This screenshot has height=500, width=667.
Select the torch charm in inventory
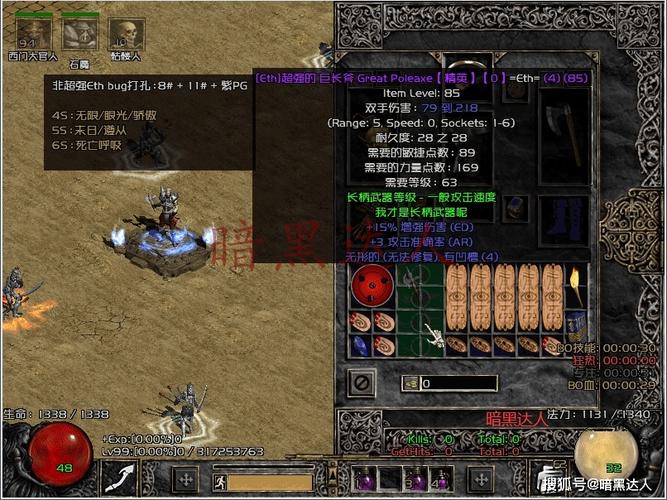(576, 287)
